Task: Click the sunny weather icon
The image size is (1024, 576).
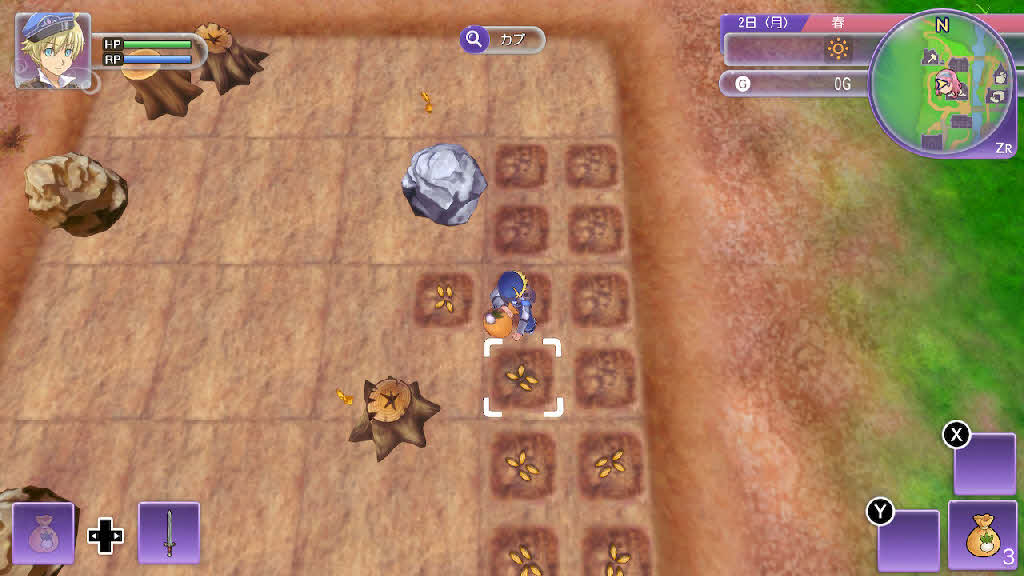Action: [x=837, y=48]
